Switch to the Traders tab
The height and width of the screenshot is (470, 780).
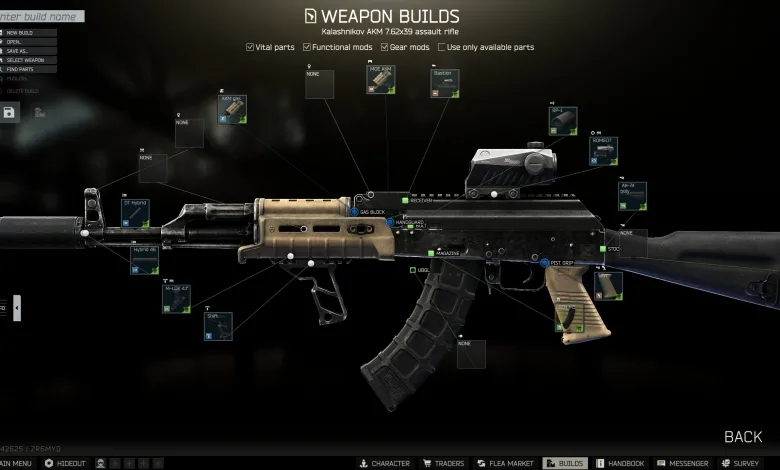coord(441,463)
